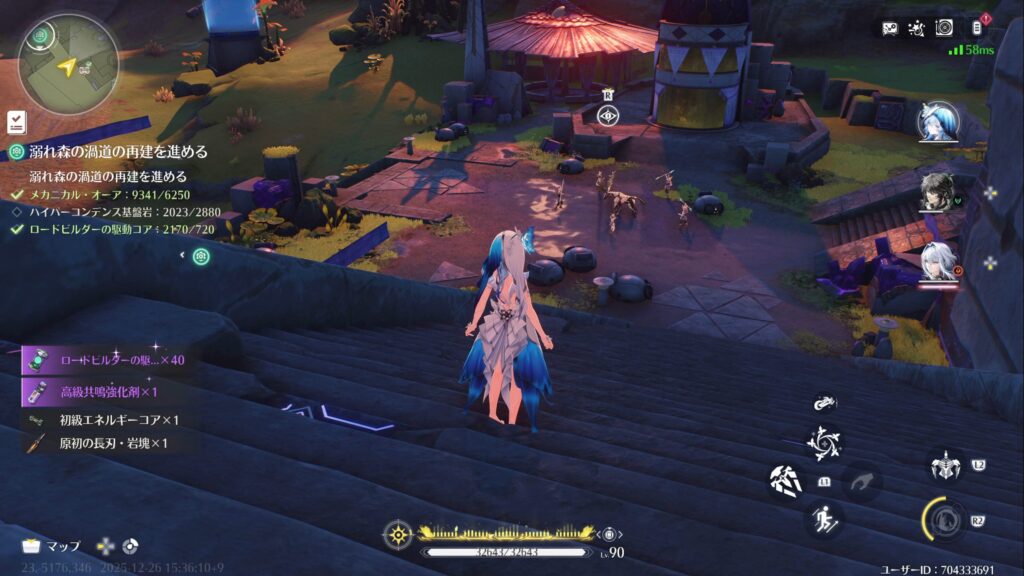This screenshot has width=1024, height=576.
Task: Open the party stars event icon
Action: [x=917, y=28]
